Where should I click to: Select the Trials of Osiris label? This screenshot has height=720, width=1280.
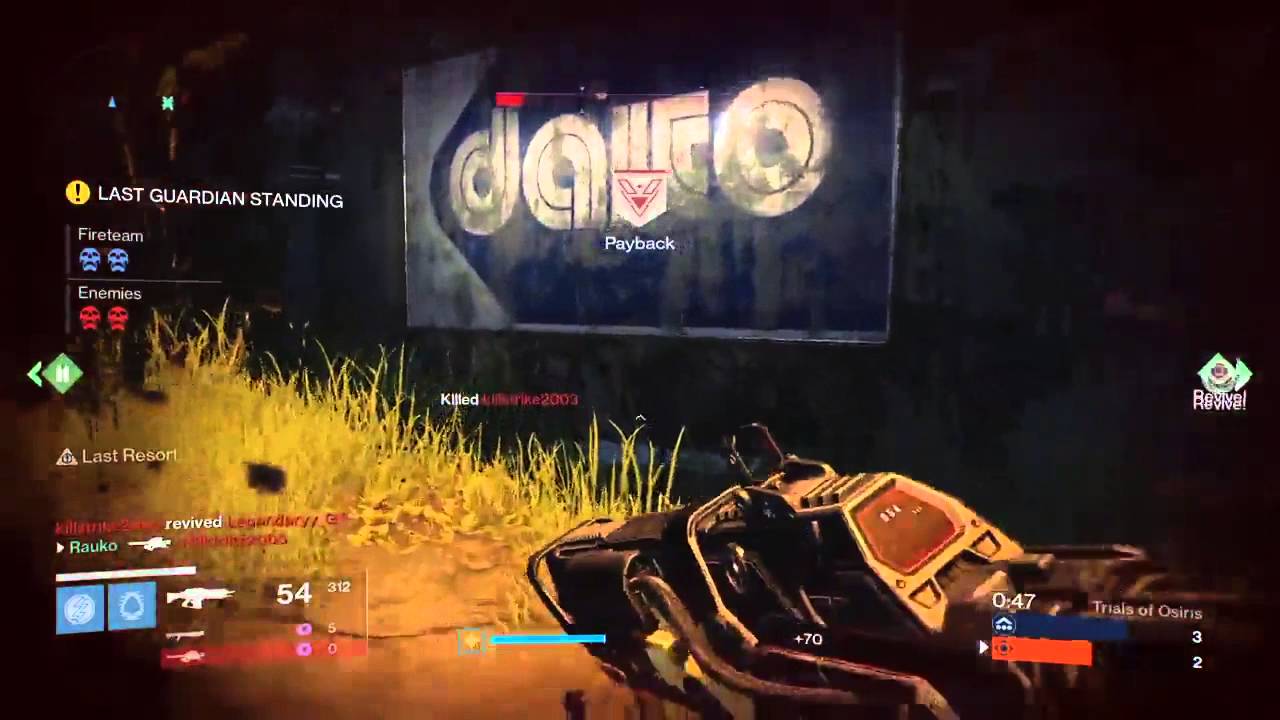coord(1146,611)
